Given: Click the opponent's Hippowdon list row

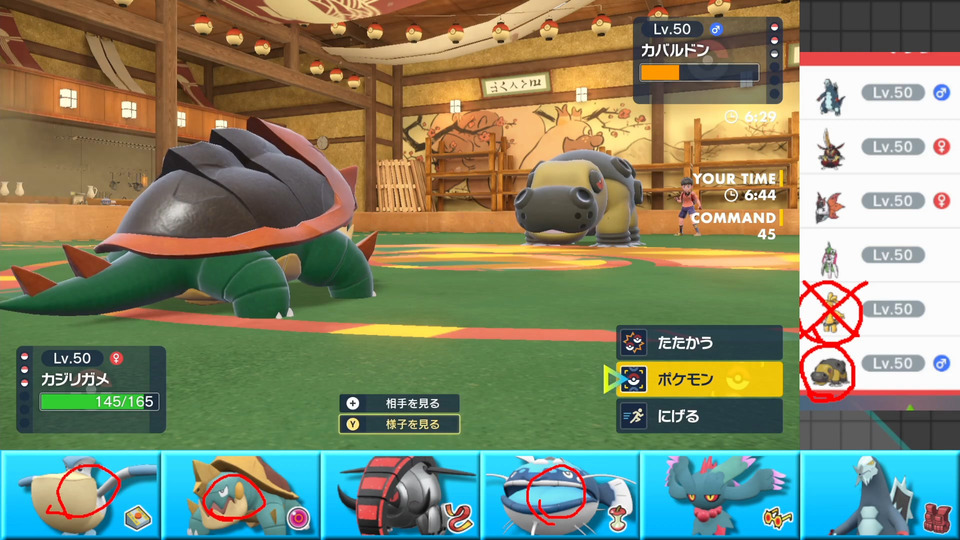Looking at the screenshot, I should [880, 363].
